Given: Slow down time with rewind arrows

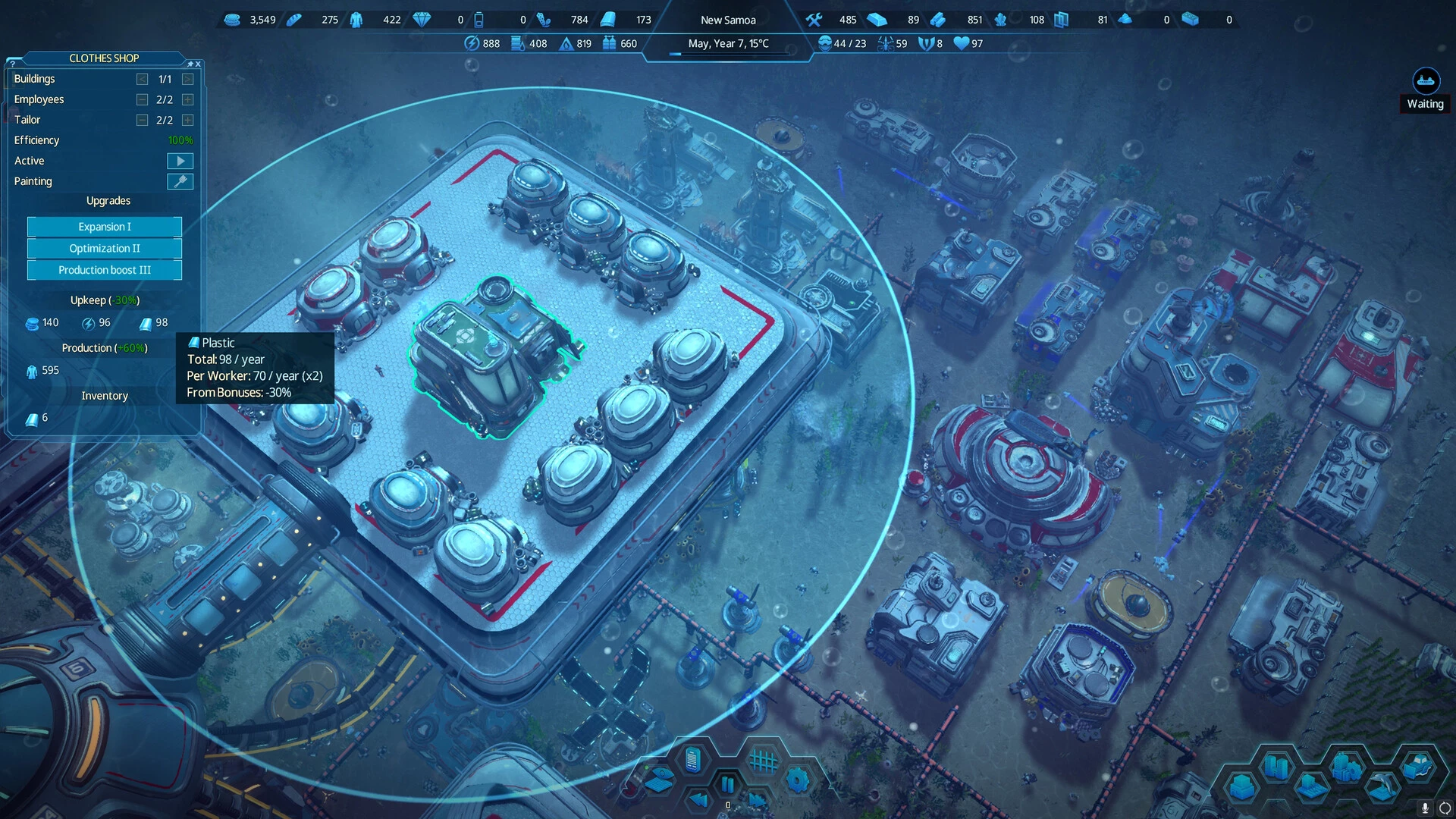Looking at the screenshot, I should pyautogui.click(x=698, y=799).
